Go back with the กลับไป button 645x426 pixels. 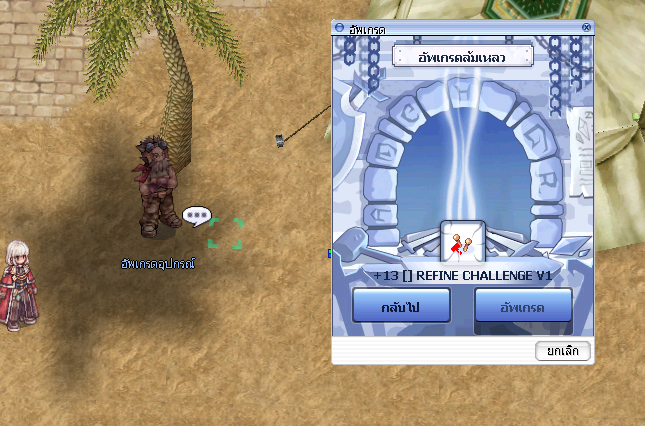point(401,306)
